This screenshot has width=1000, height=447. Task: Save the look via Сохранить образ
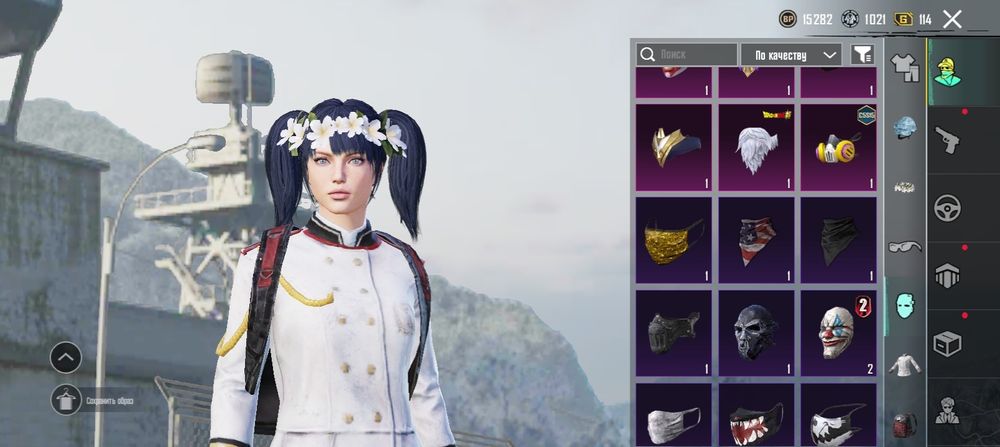click(67, 400)
